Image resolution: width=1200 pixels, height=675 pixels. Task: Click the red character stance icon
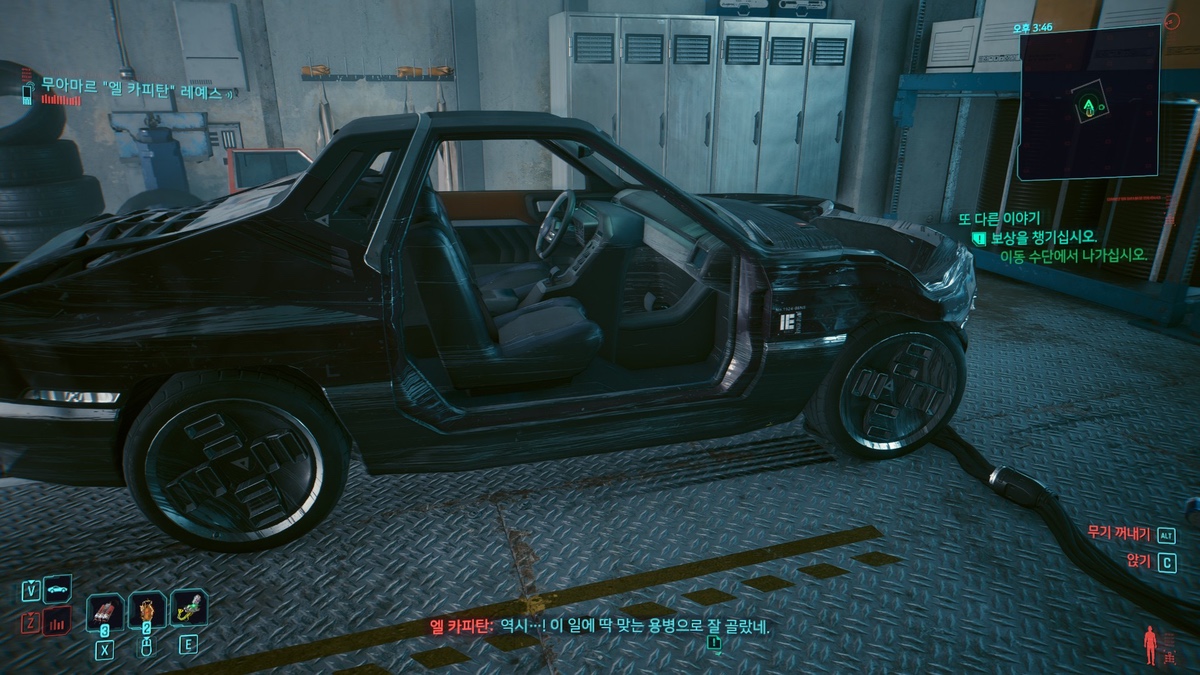tap(1149, 643)
